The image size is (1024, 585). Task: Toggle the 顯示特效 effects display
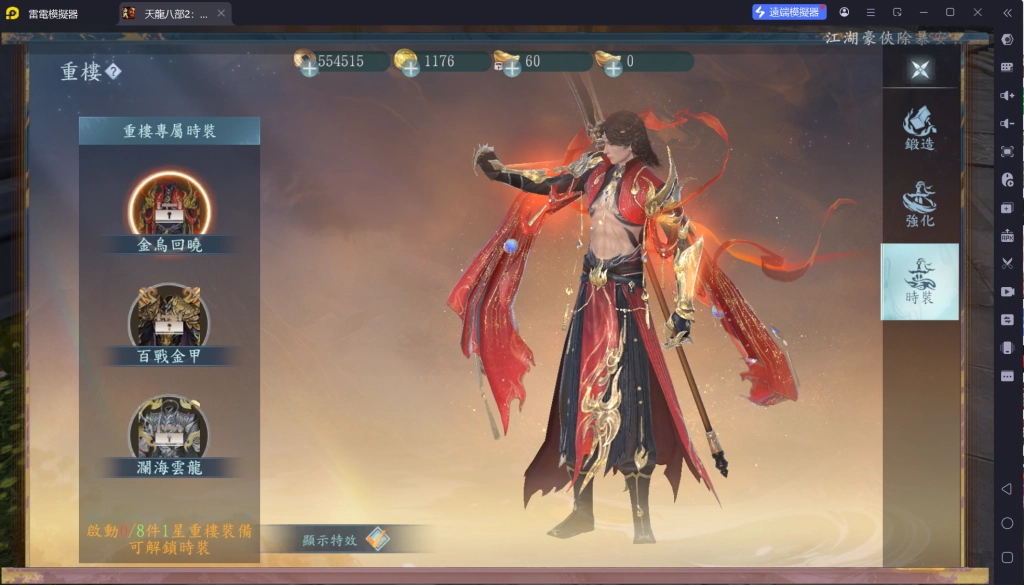pyautogui.click(x=377, y=539)
